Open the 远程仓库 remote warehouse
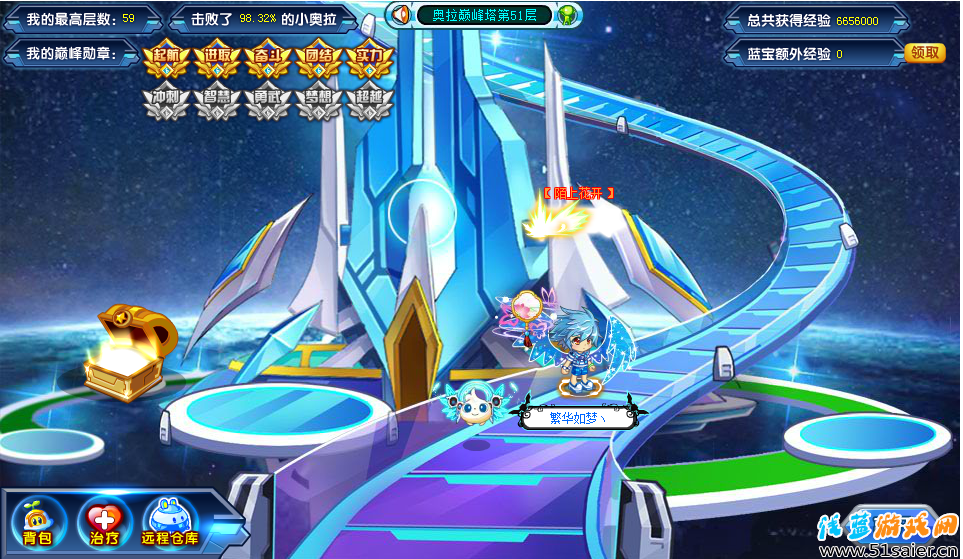This screenshot has height=559, width=963. [170, 520]
